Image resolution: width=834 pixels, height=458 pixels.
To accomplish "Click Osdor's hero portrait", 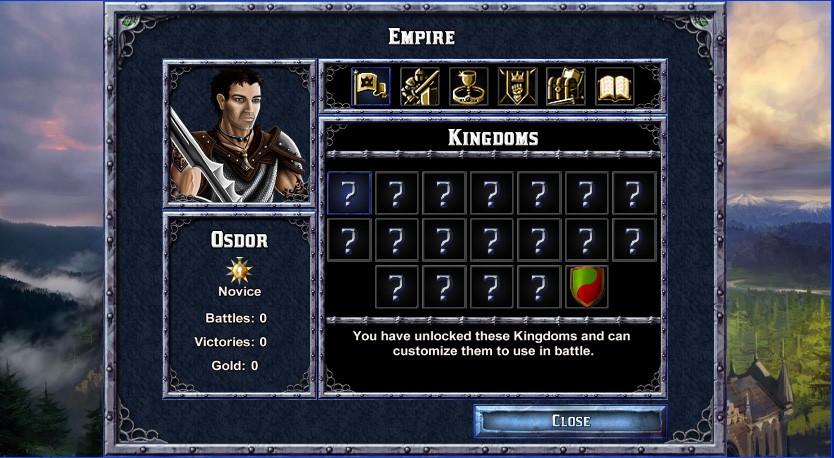I will coord(239,133).
